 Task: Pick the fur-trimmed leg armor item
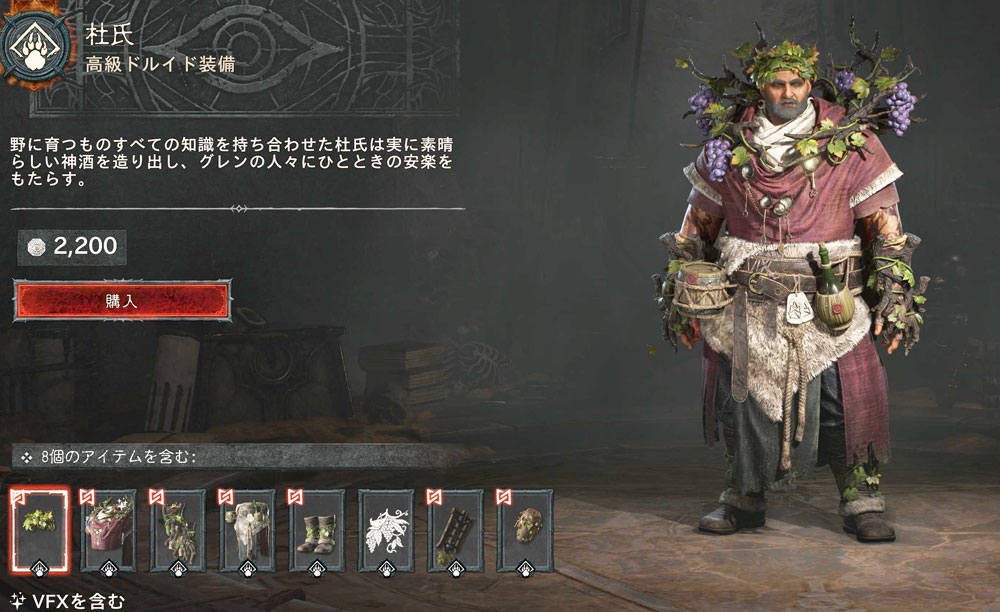coord(247,529)
